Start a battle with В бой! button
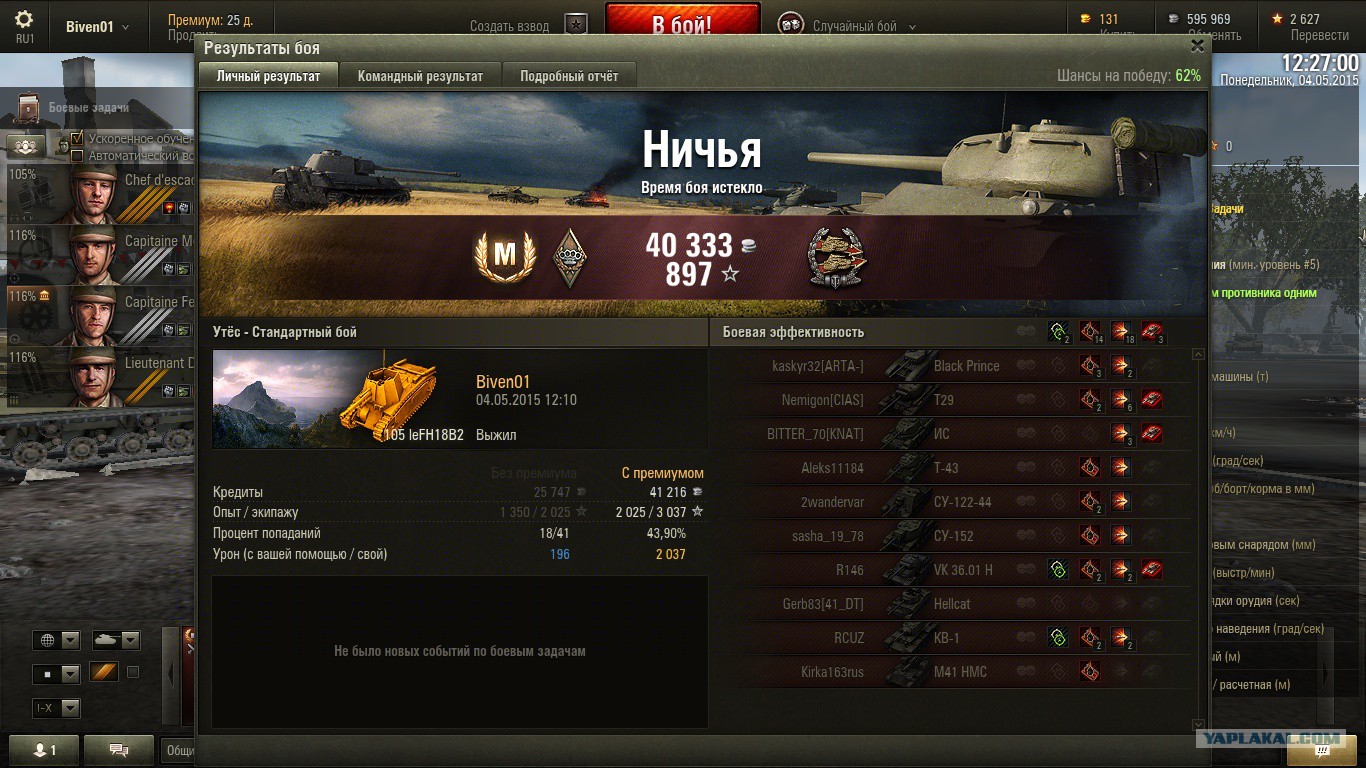Image resolution: width=1366 pixels, height=768 pixels. pos(682,24)
